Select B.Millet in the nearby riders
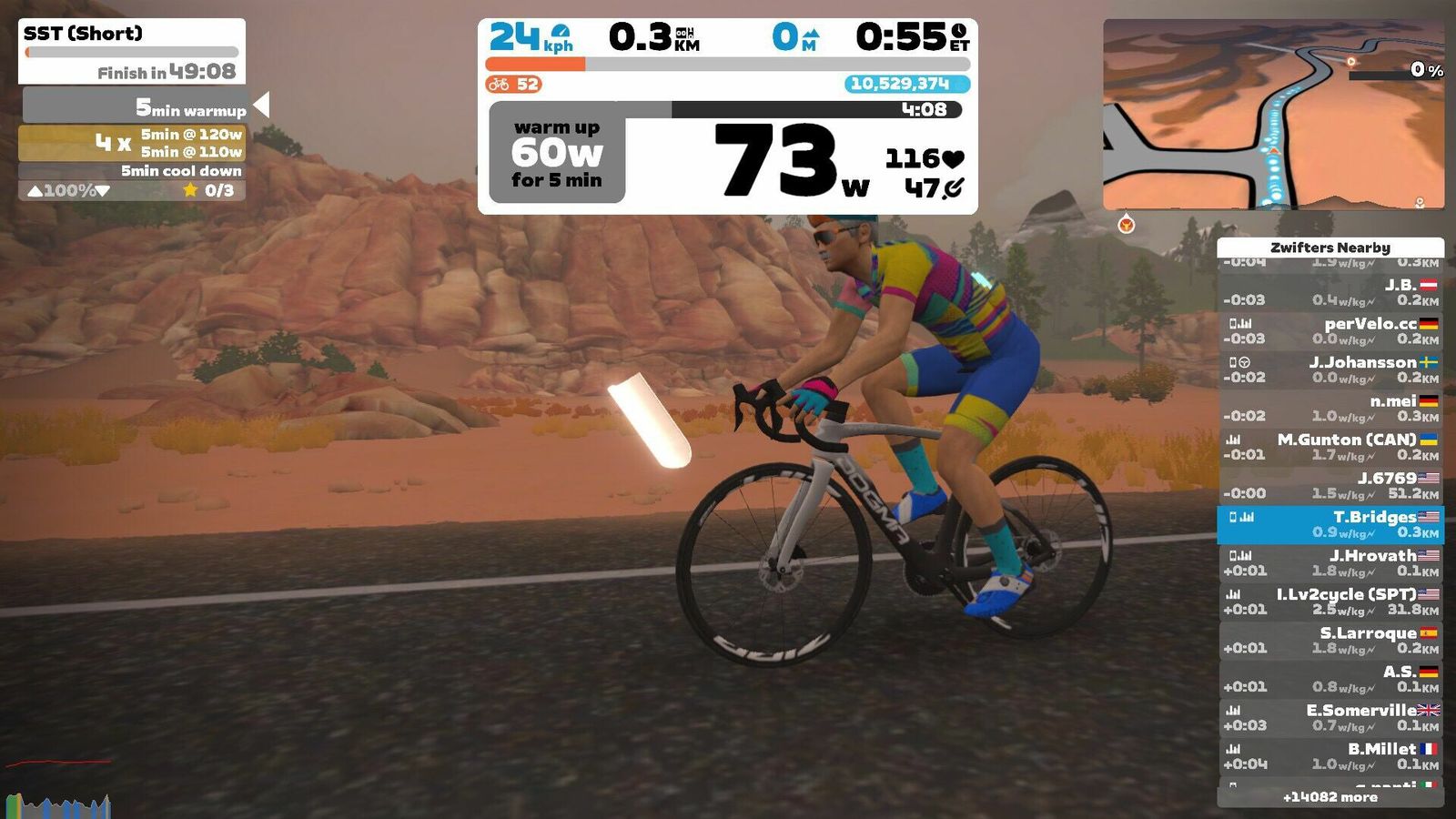 point(1330,756)
